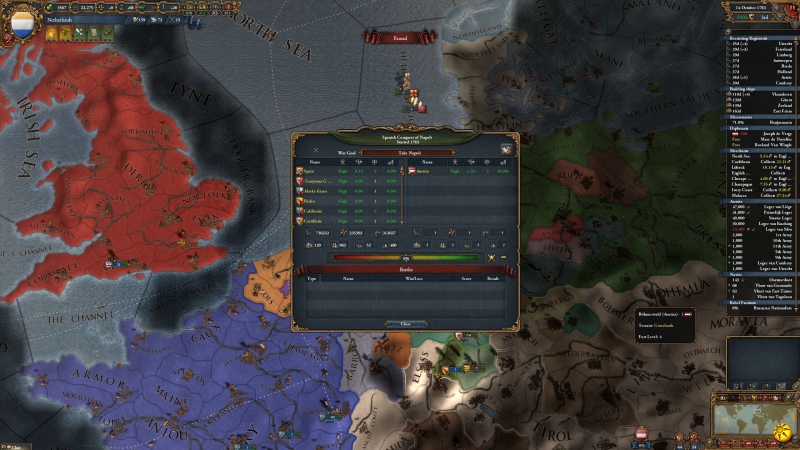Close the war overview window
The height and width of the screenshot is (450, 800).
405,323
